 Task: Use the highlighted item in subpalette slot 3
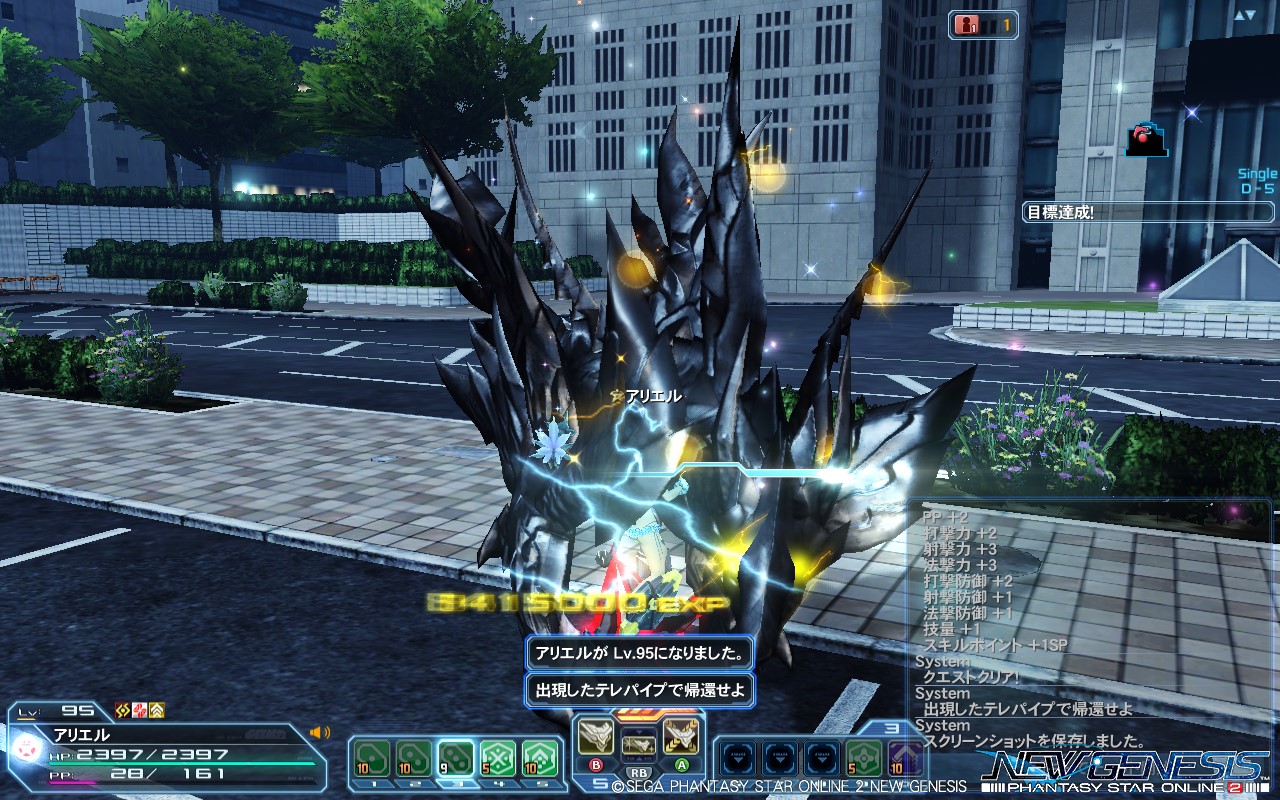[458, 757]
